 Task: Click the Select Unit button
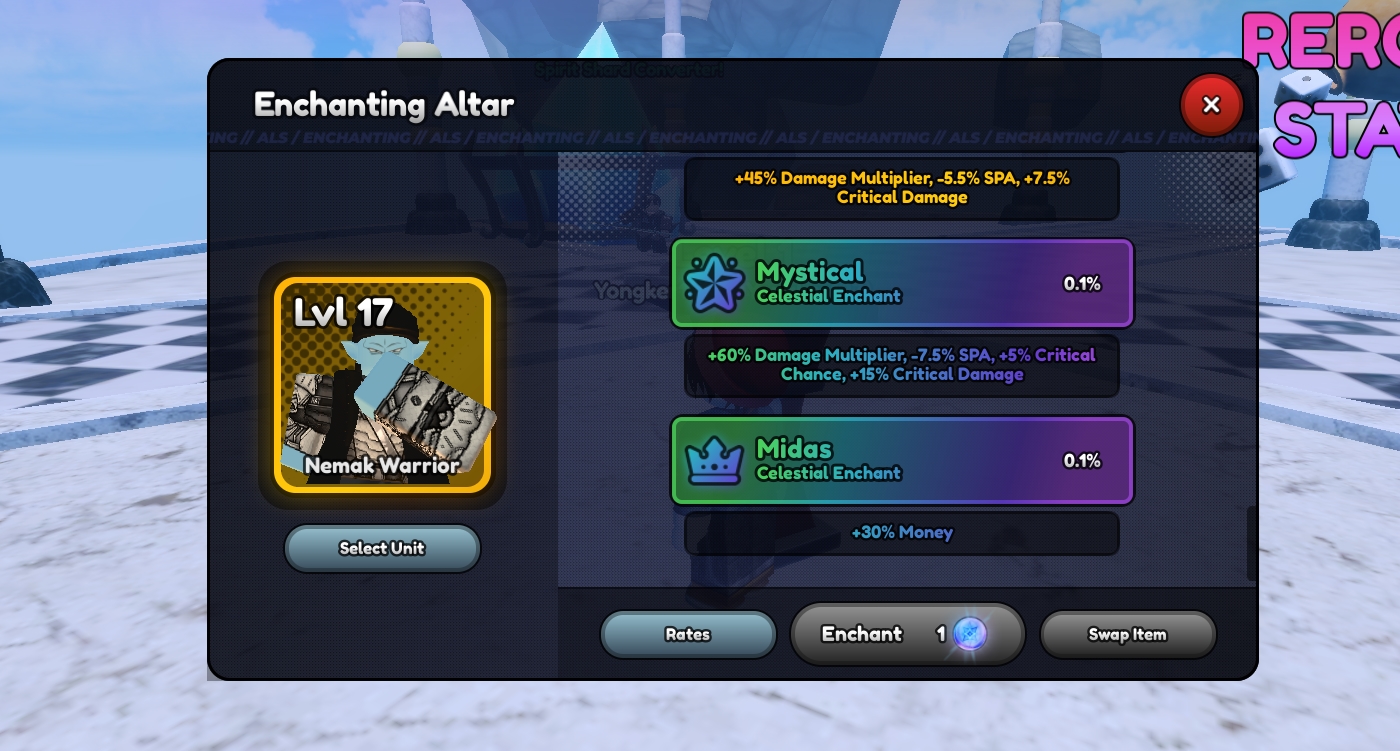(382, 548)
